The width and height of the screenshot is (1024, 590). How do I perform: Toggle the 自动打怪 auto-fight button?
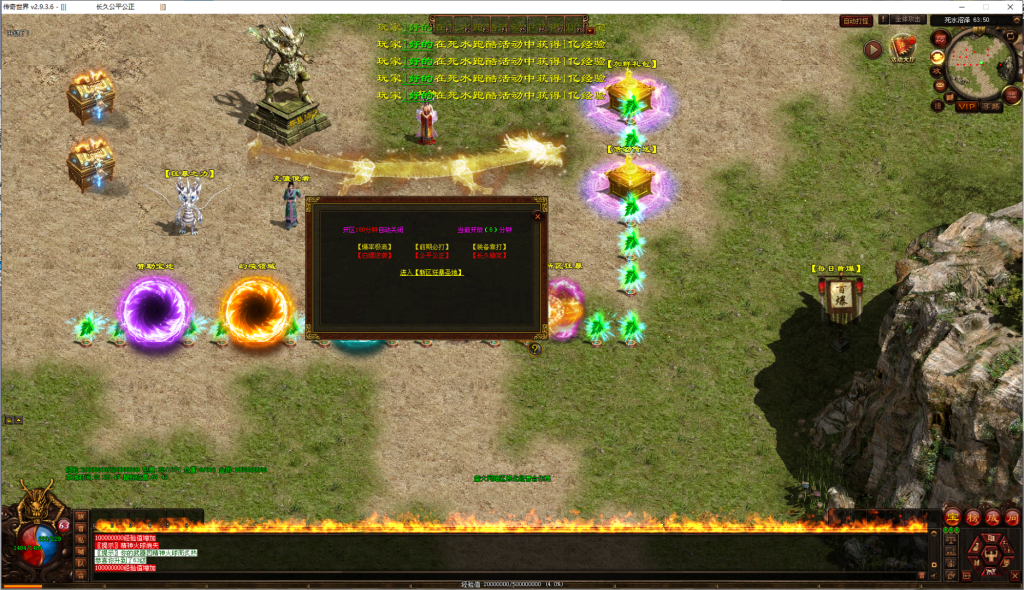coord(856,20)
